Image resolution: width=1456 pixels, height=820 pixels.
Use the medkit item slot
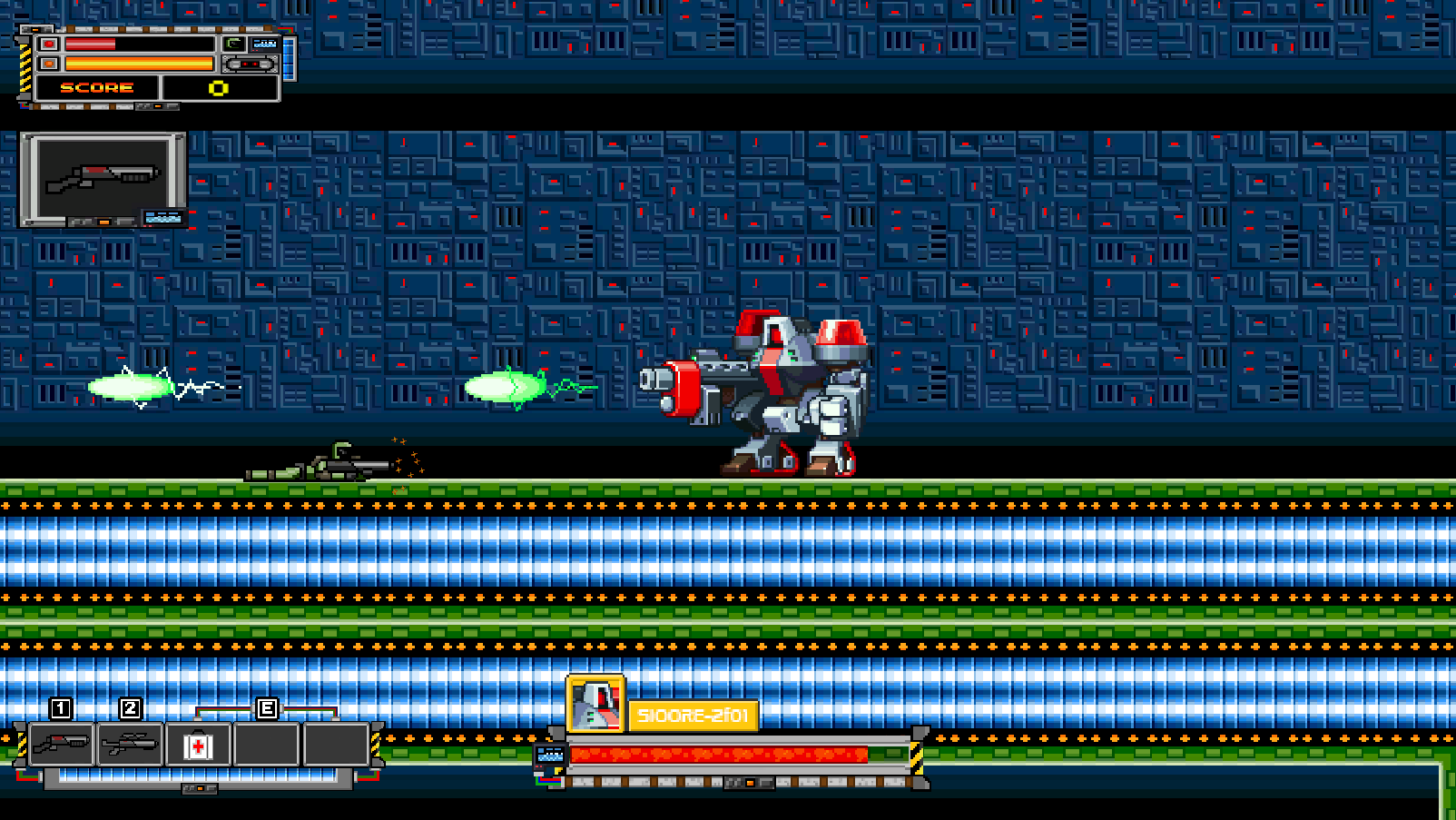point(198,746)
